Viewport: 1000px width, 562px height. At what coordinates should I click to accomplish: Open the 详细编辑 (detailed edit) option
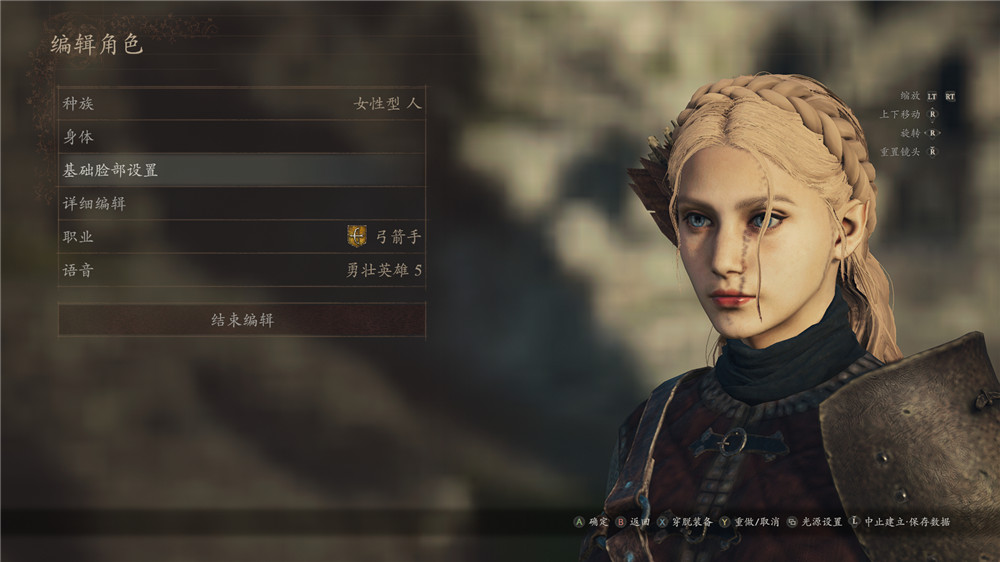pyautogui.click(x=241, y=204)
